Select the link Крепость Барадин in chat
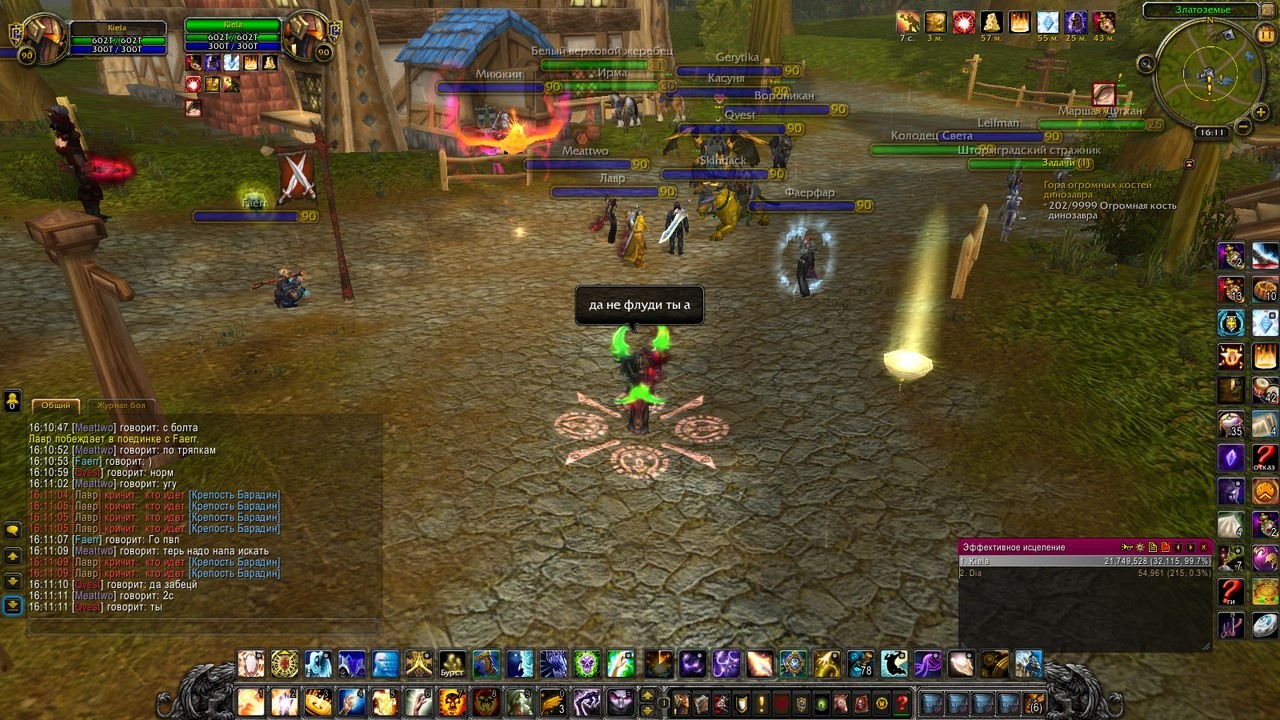The image size is (1280, 720). click(234, 495)
